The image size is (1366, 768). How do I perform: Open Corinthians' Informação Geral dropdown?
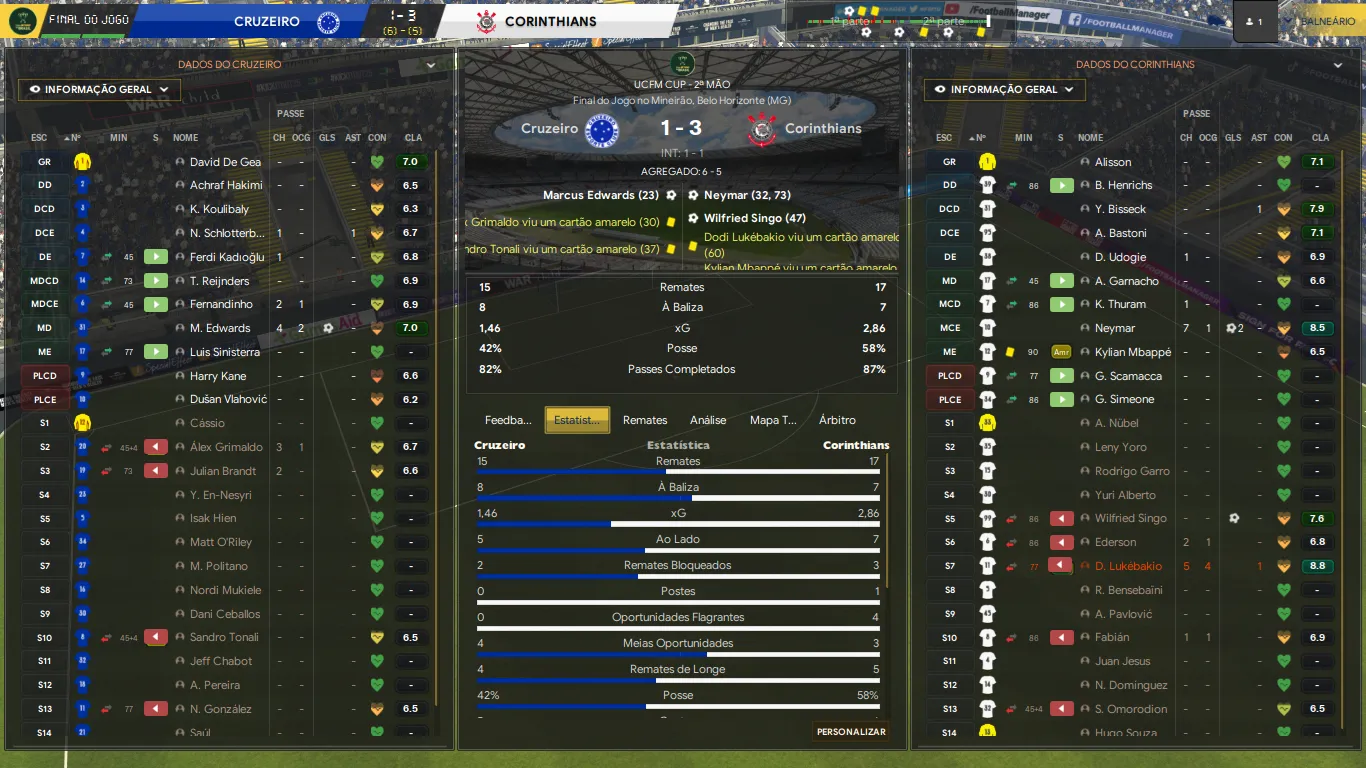[1004, 90]
